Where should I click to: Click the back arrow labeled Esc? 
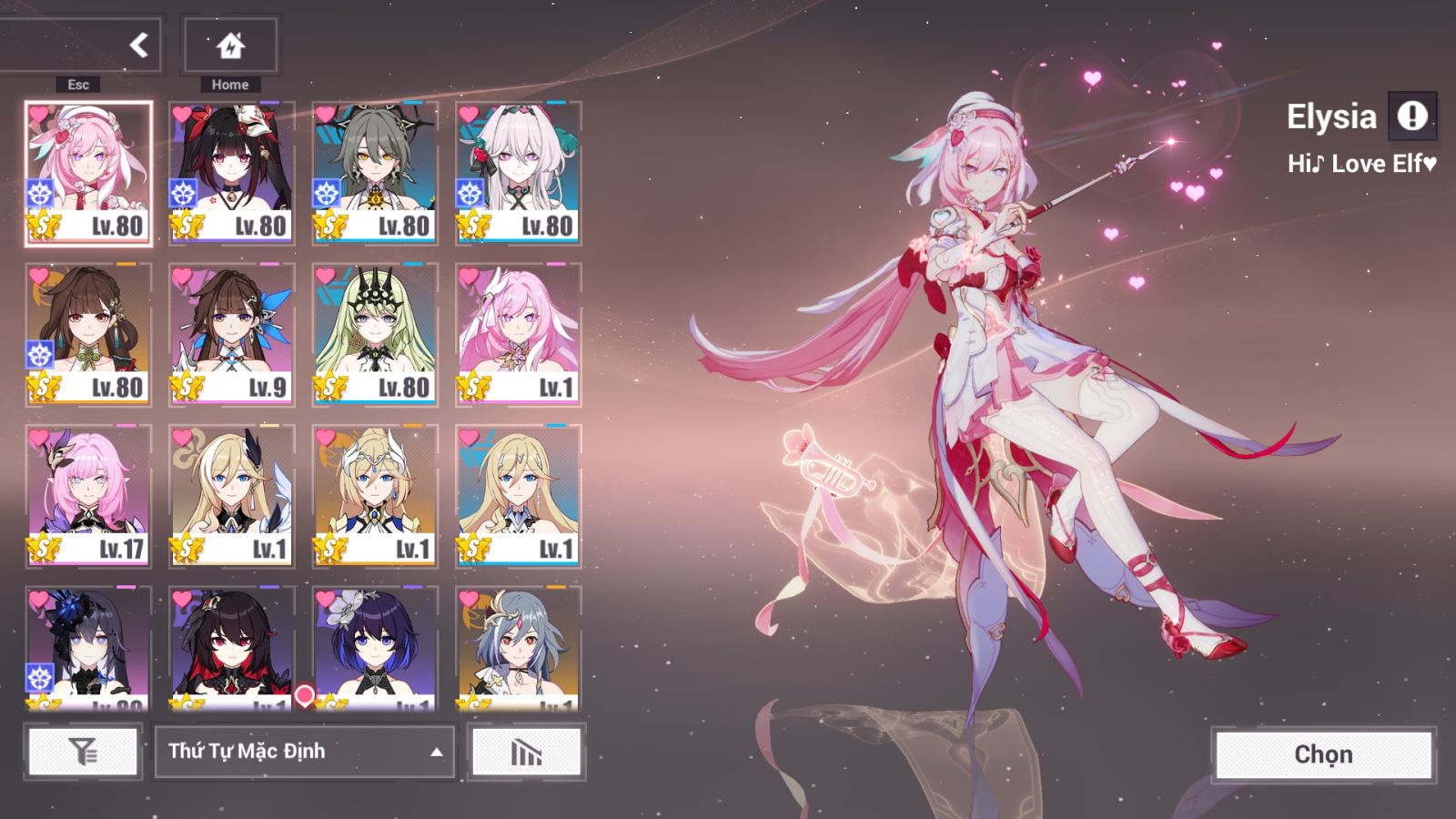point(137,44)
